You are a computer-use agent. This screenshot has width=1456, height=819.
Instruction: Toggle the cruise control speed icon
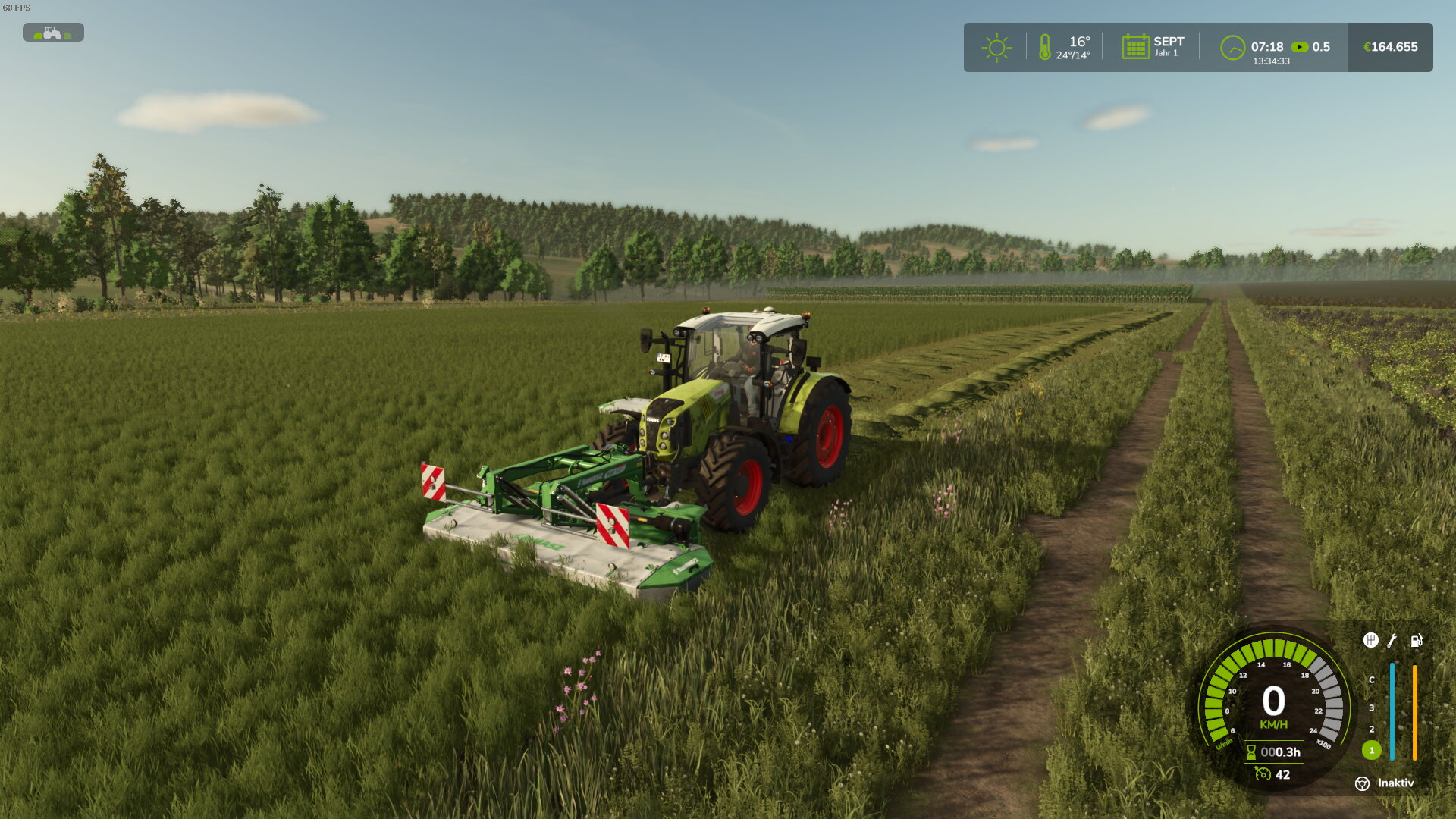click(1263, 773)
